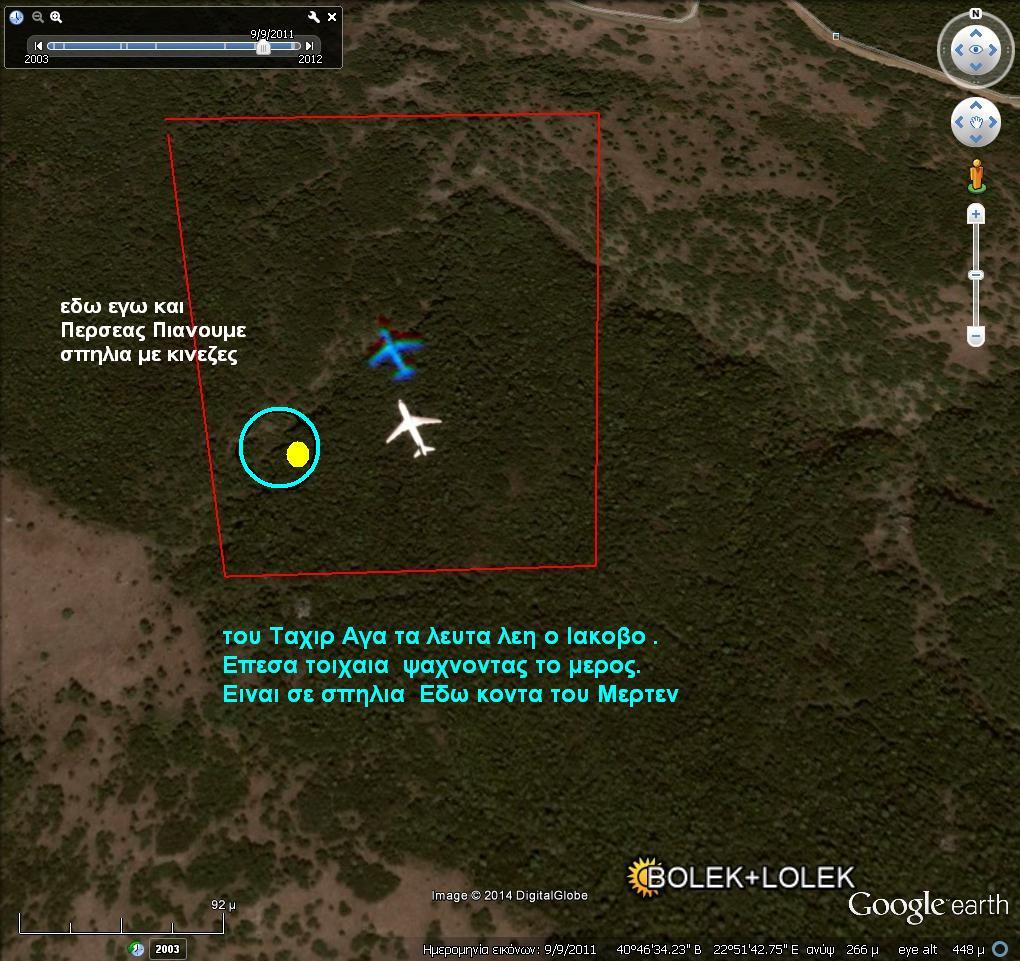Screen dimensions: 1020x961
Task: Open the 2003 historical imagery button
Action: click(x=167, y=949)
